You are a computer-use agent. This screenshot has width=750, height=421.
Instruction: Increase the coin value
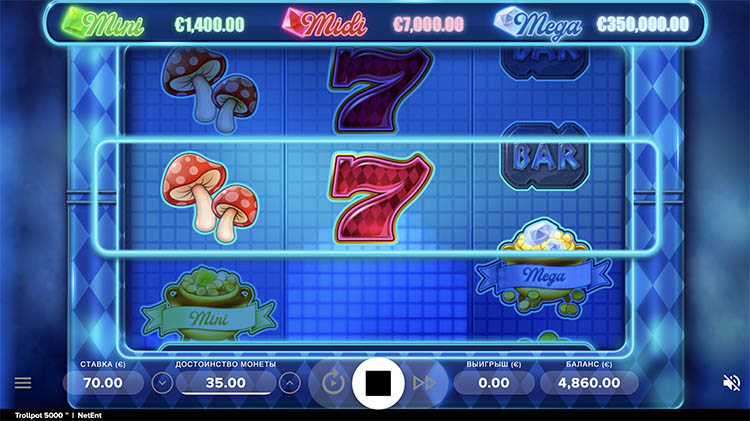point(290,382)
